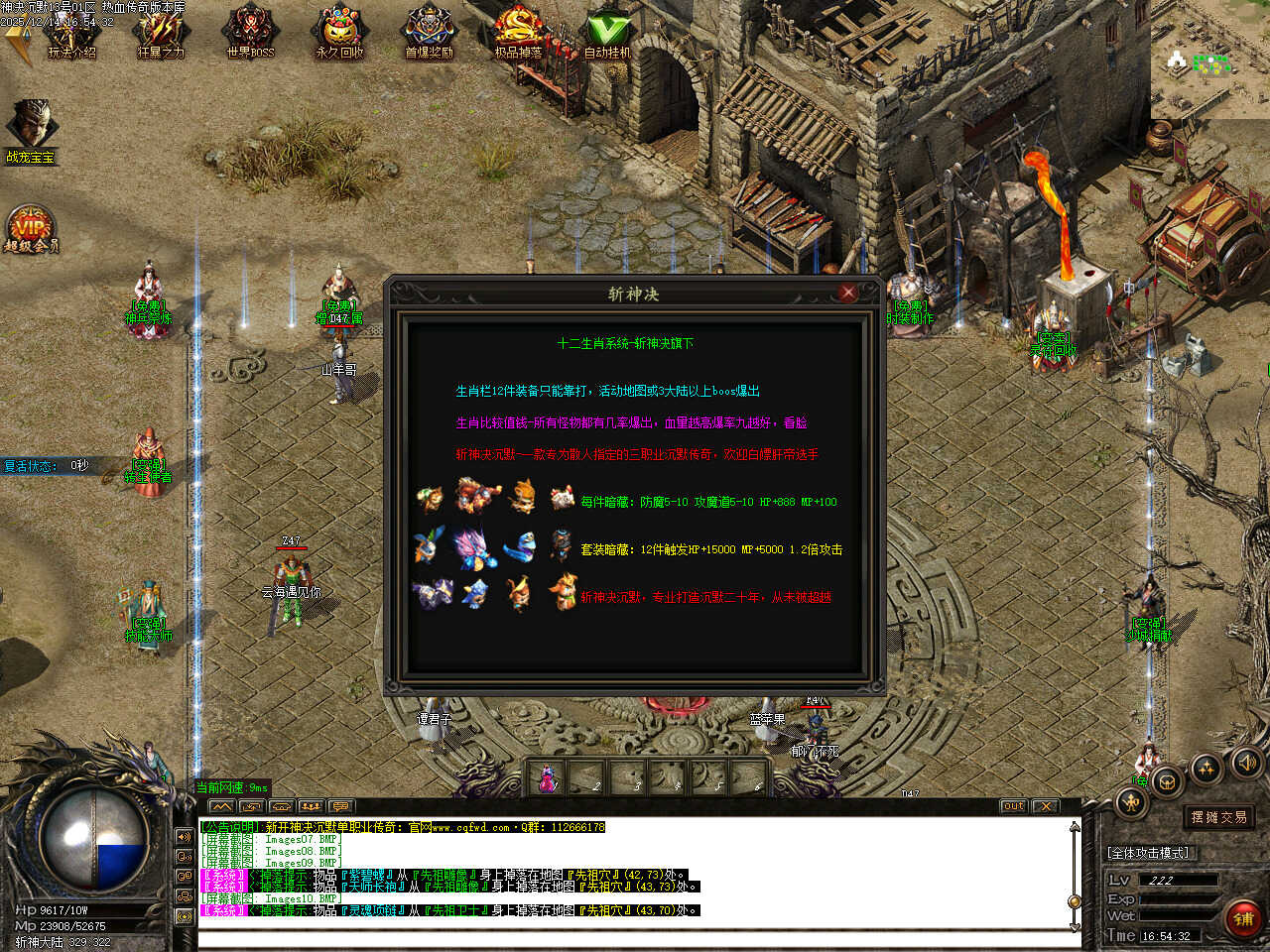Open the red 铺 shop button

1242,918
